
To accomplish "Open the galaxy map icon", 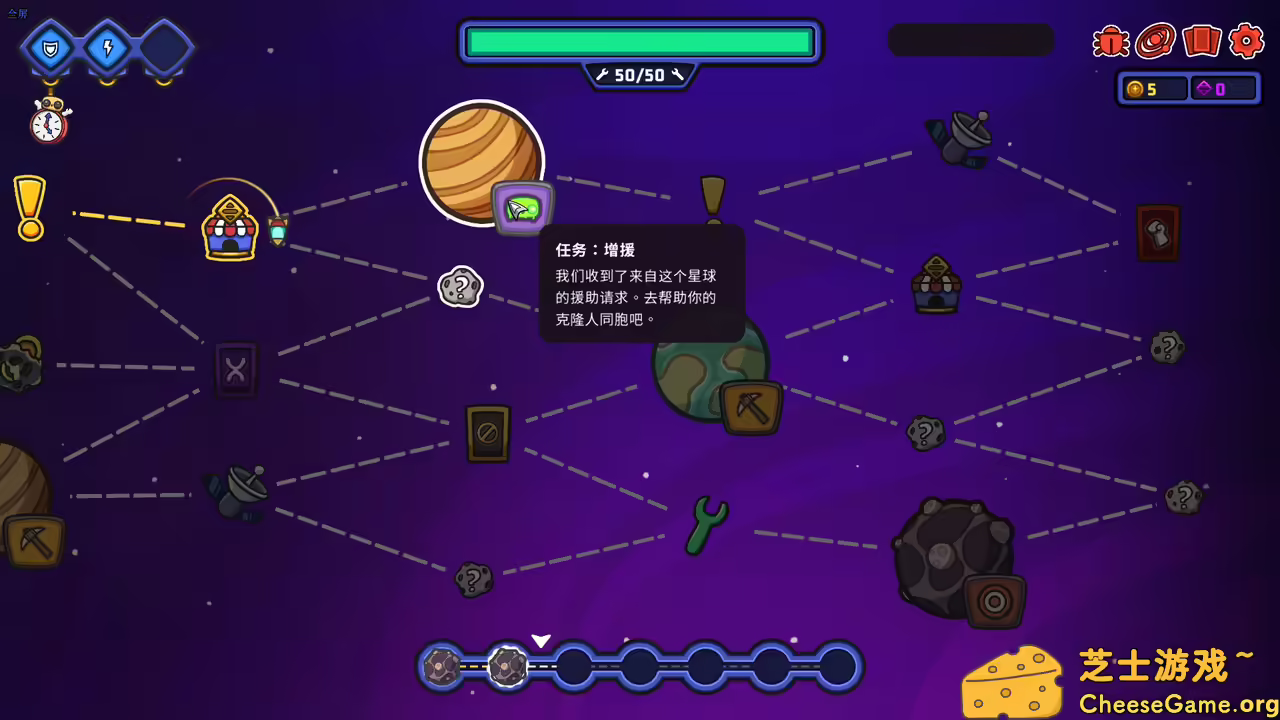I will (1156, 42).
